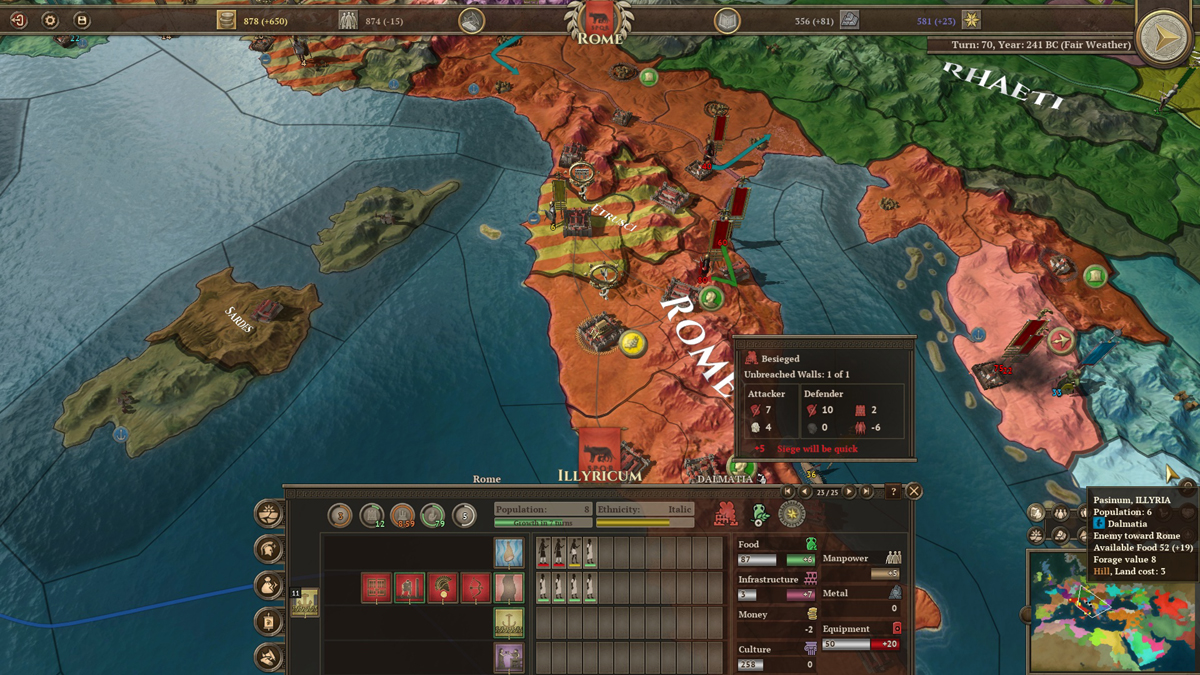Click the save game disk icon
This screenshot has height=675, width=1200.
tap(82, 20)
